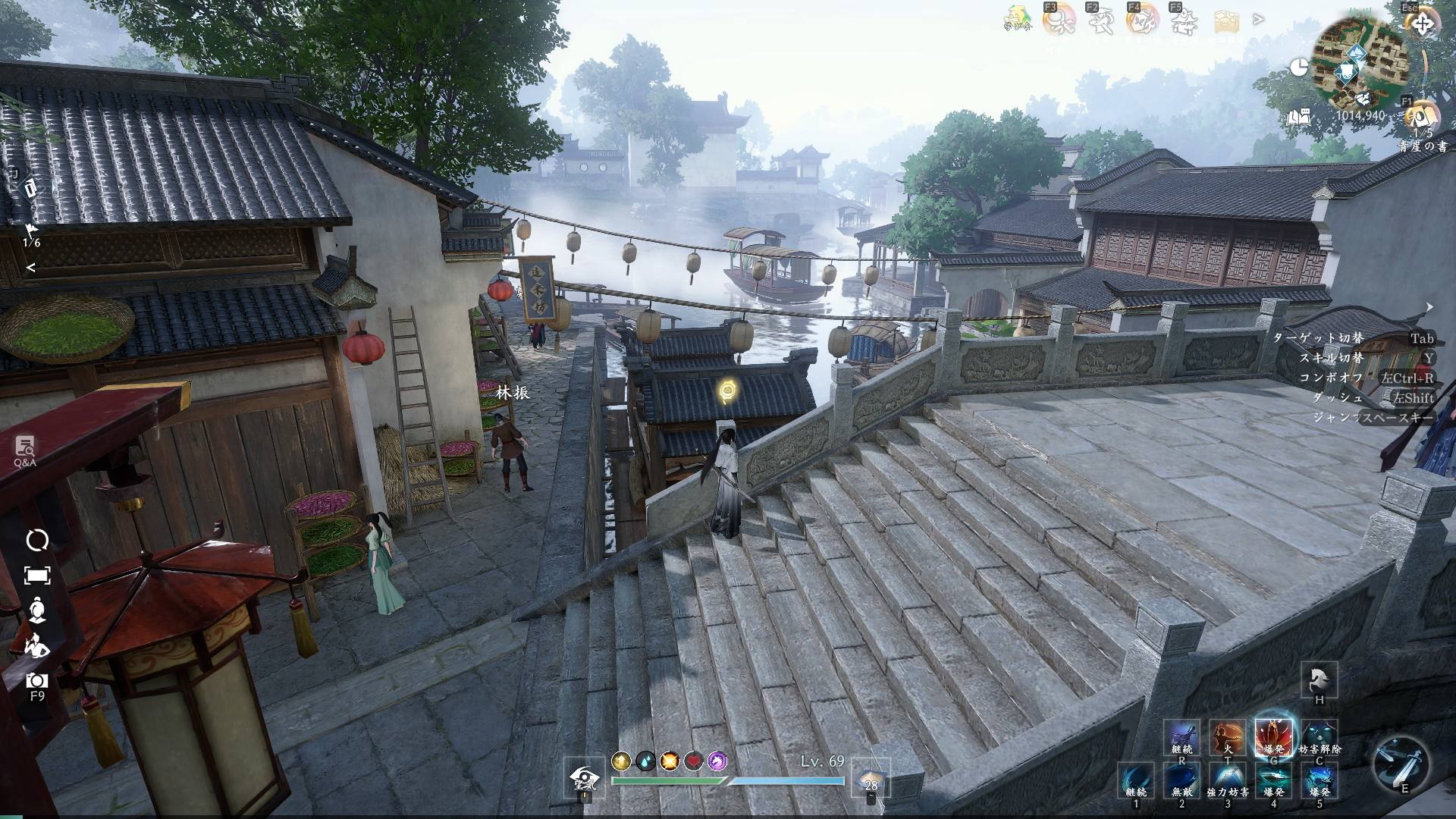Summon the mount with the horse icon
1456x819 pixels.
[1319, 679]
